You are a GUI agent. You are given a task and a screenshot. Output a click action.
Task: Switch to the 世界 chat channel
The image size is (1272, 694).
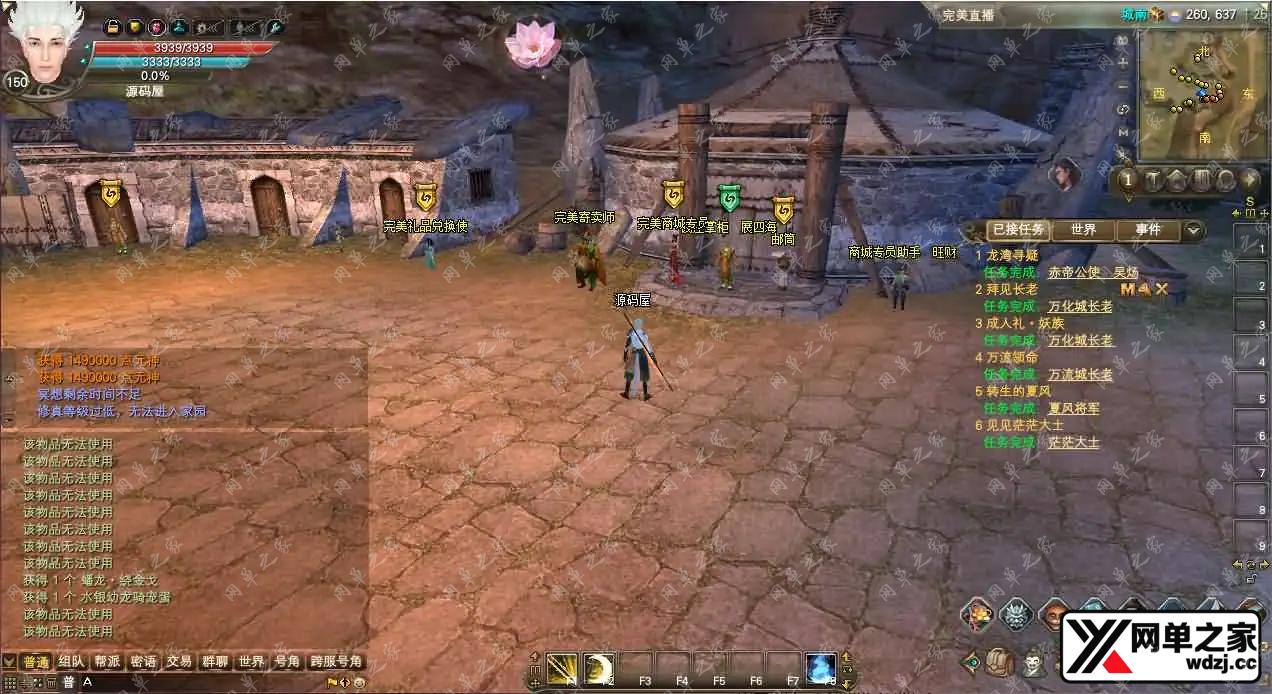pos(251,662)
